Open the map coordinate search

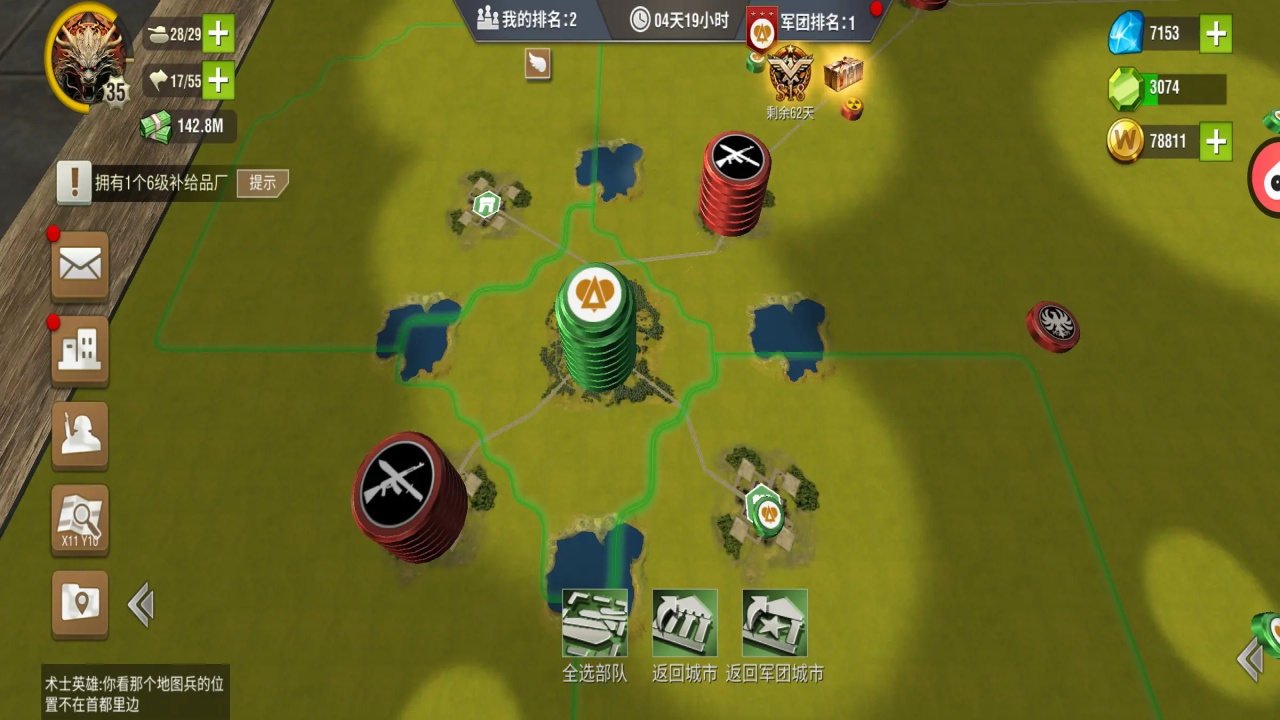[80, 520]
